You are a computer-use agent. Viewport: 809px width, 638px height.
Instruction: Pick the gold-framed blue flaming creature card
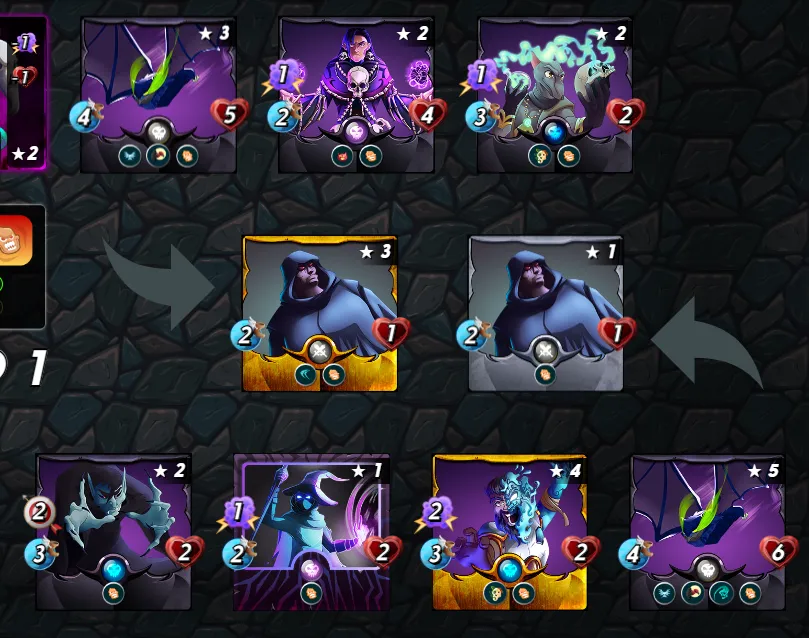tap(509, 531)
